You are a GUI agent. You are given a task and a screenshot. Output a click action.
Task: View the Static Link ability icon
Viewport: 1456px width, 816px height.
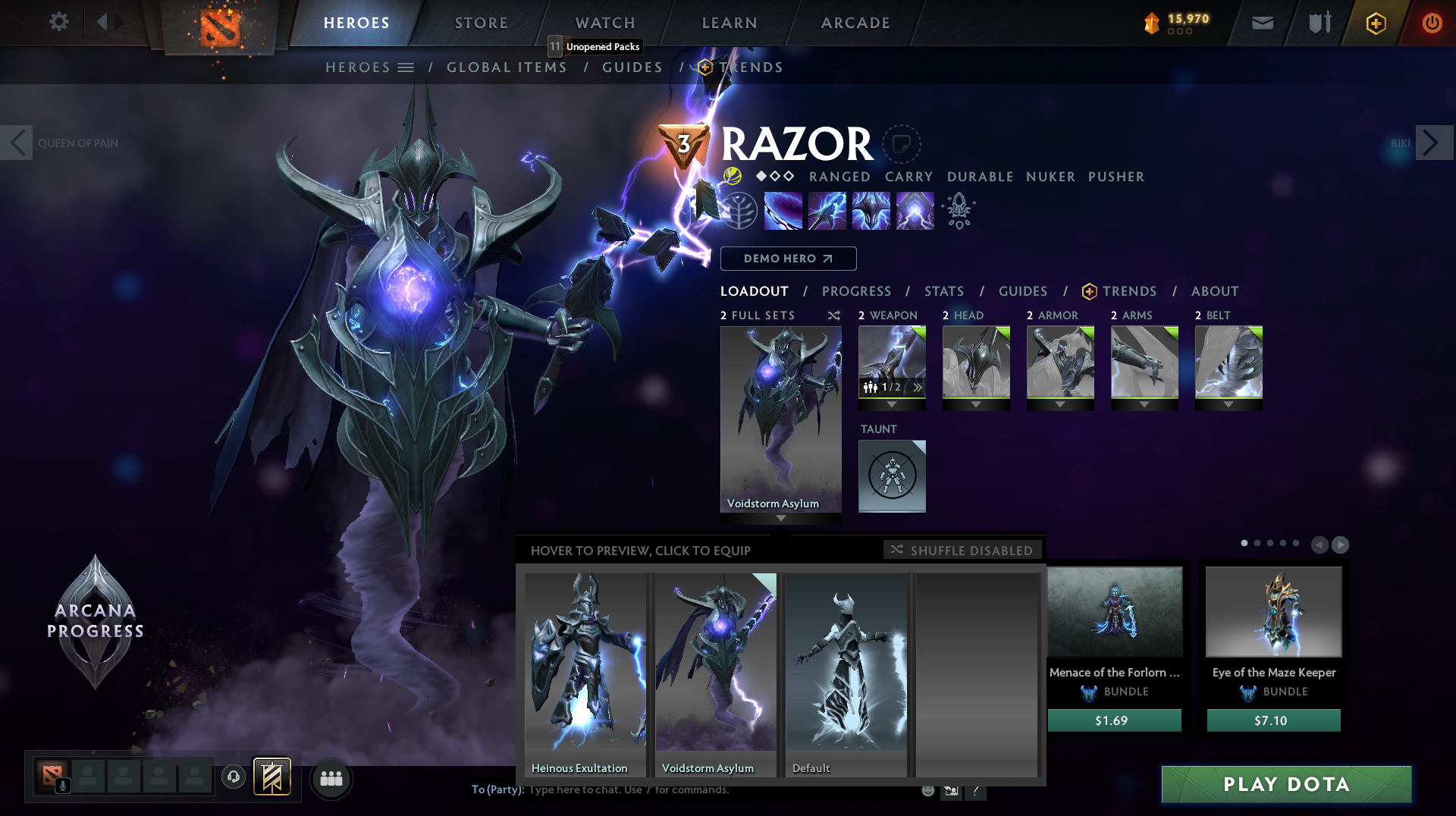click(x=826, y=210)
